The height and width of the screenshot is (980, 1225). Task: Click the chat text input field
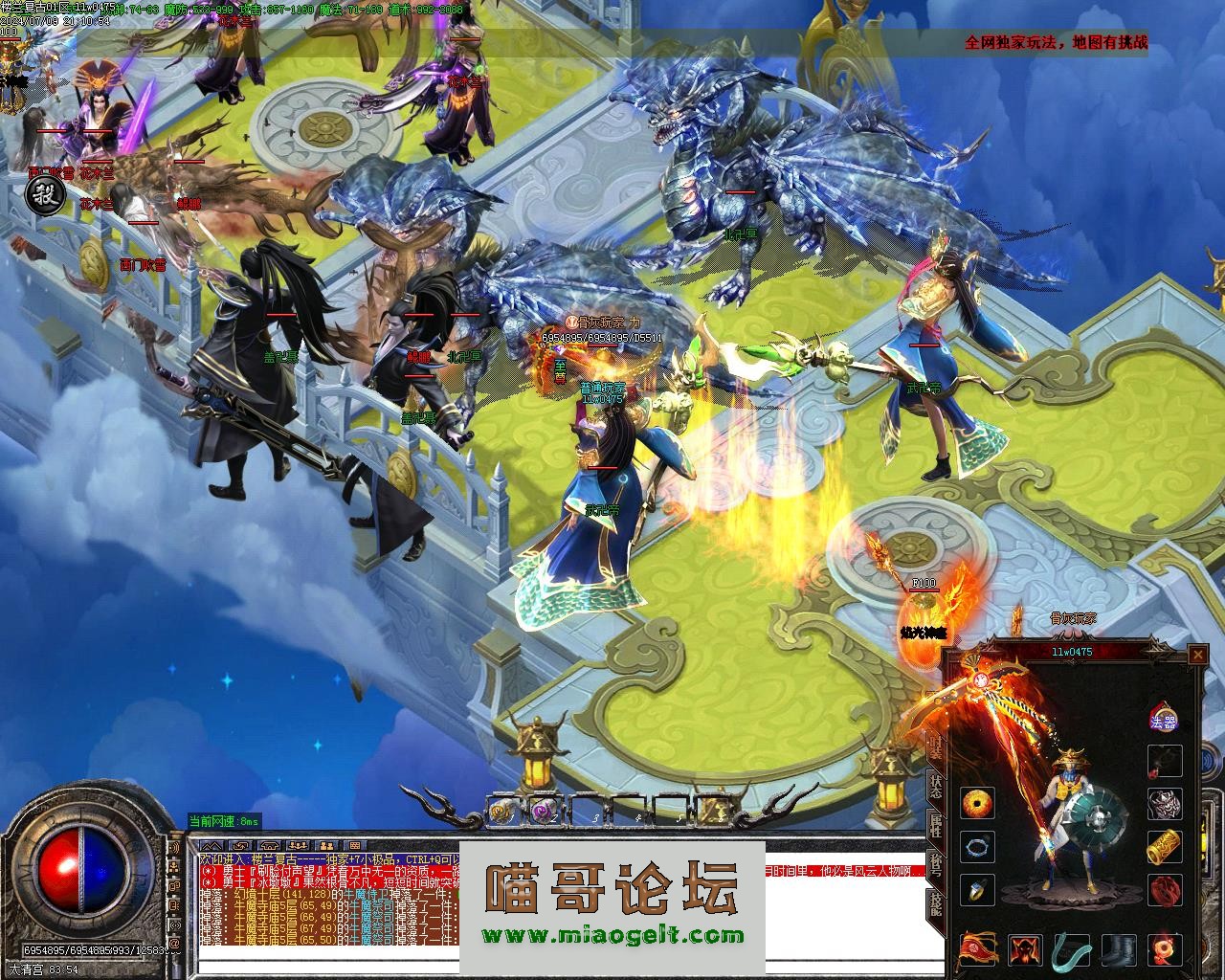click(325, 968)
